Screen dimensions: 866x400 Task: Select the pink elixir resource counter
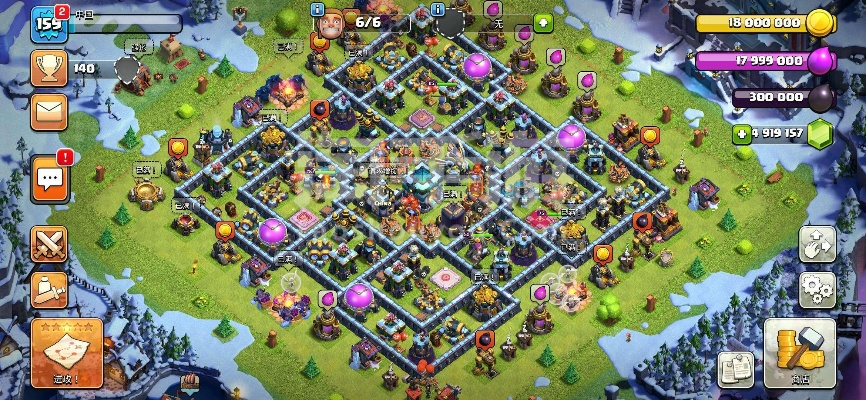pos(765,60)
